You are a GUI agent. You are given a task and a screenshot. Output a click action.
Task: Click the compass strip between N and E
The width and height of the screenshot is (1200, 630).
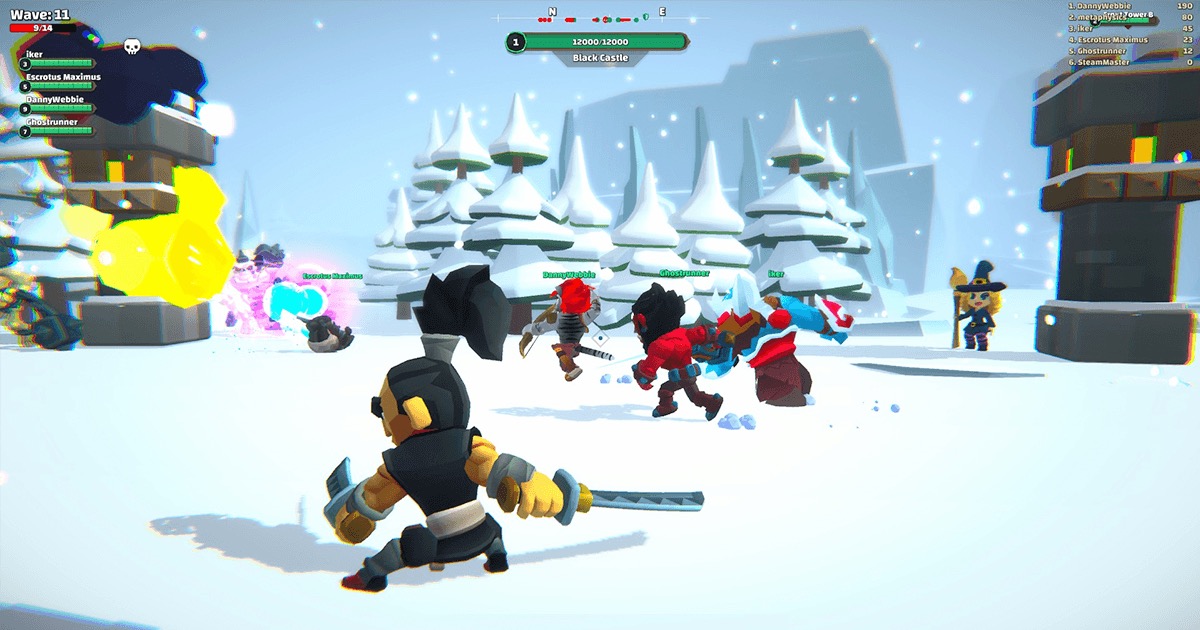(x=600, y=18)
